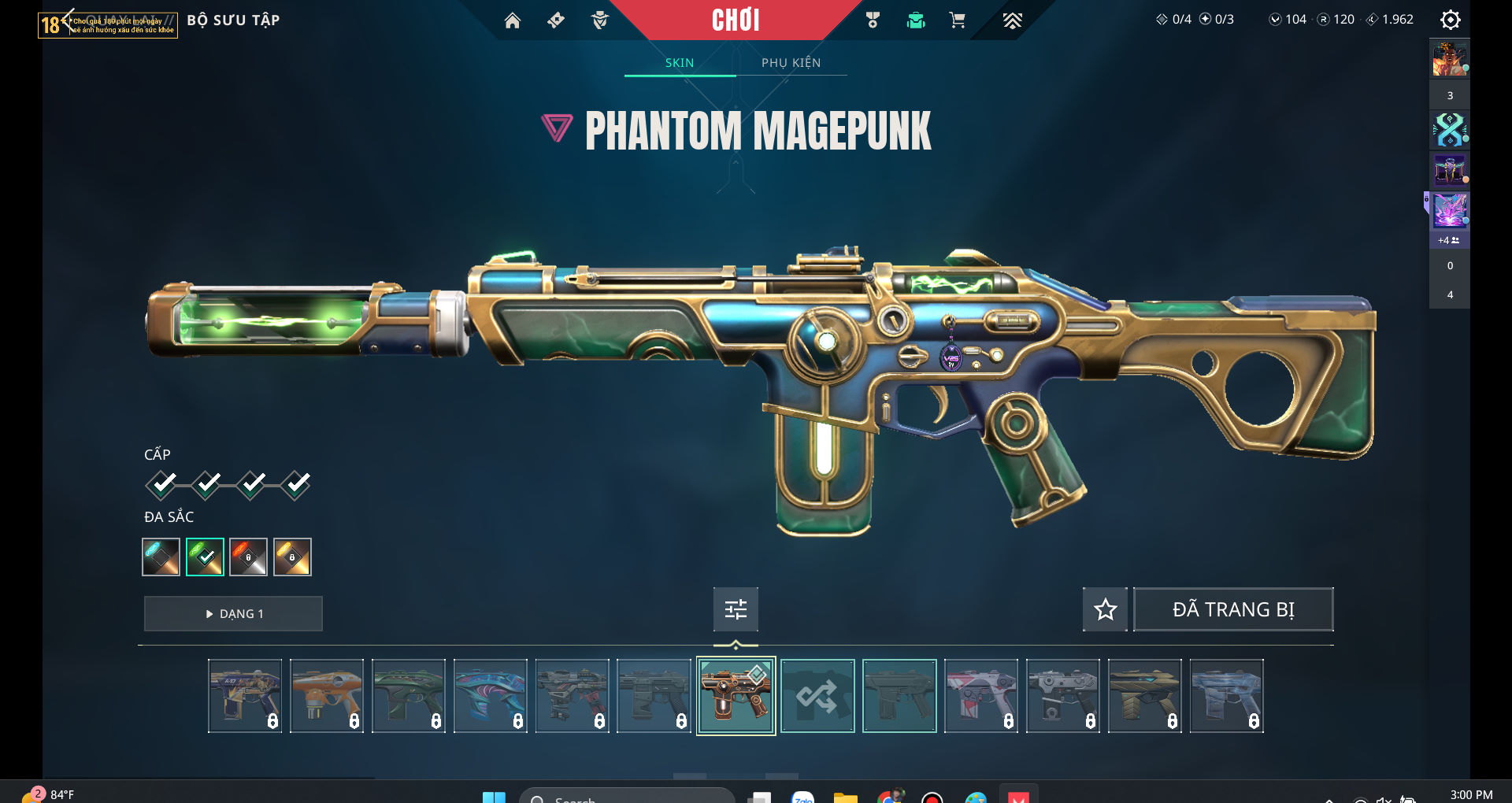Pick the locked red chroma swatch
Screen dimensions: 1512x803
[x=248, y=557]
